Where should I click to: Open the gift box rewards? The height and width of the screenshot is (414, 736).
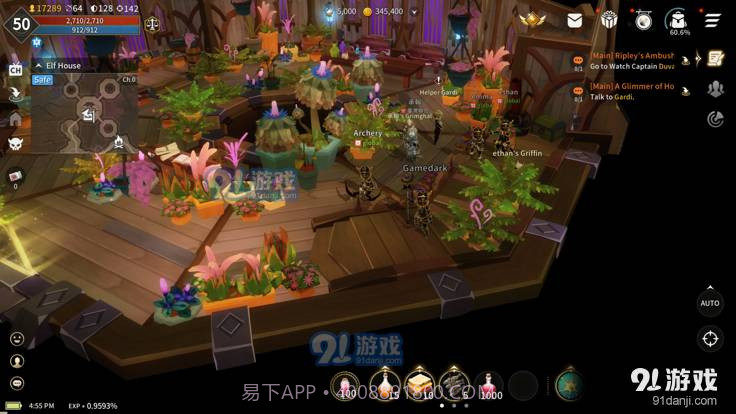click(x=609, y=20)
